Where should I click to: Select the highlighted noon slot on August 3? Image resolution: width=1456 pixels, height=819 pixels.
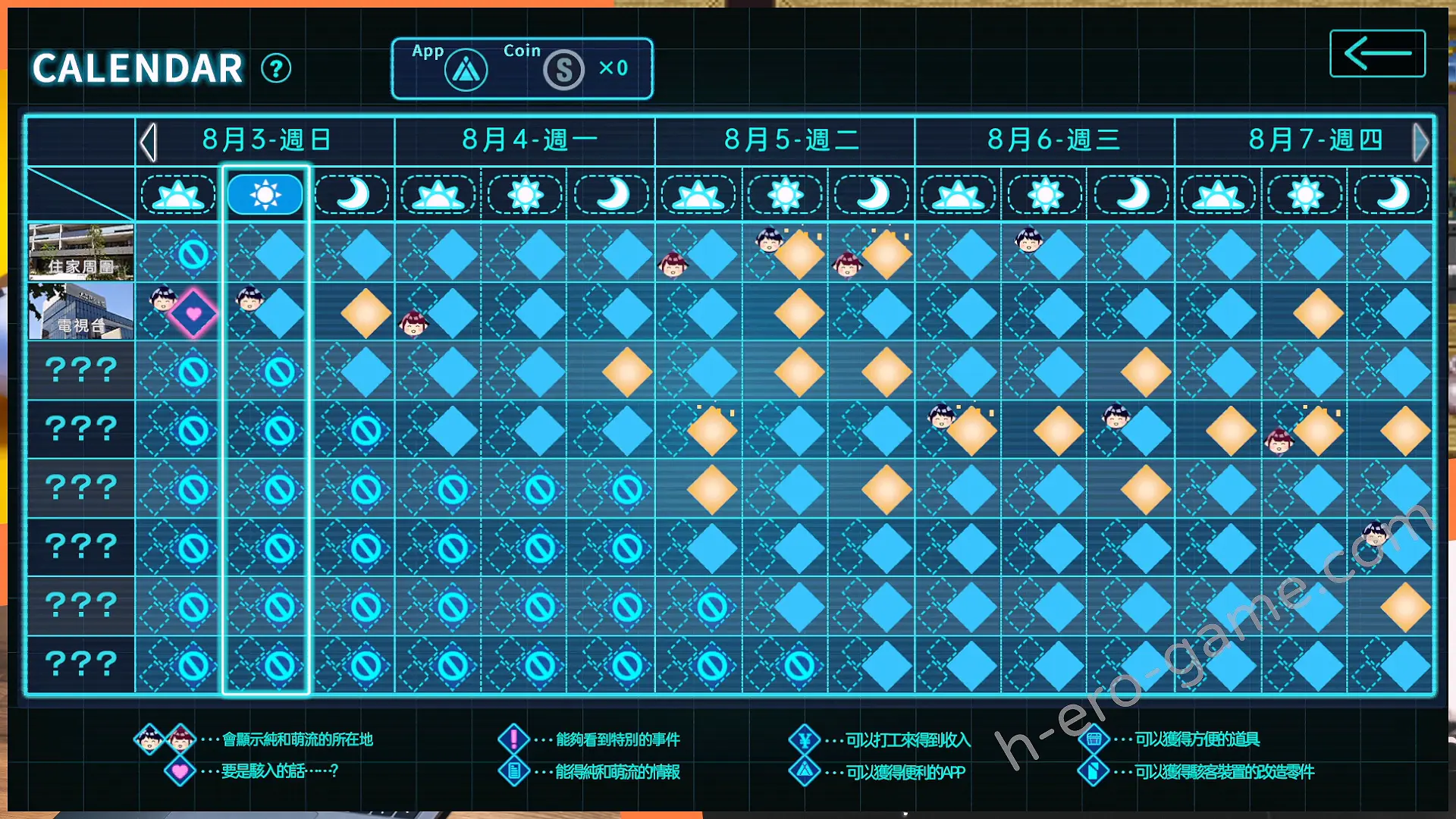[265, 195]
